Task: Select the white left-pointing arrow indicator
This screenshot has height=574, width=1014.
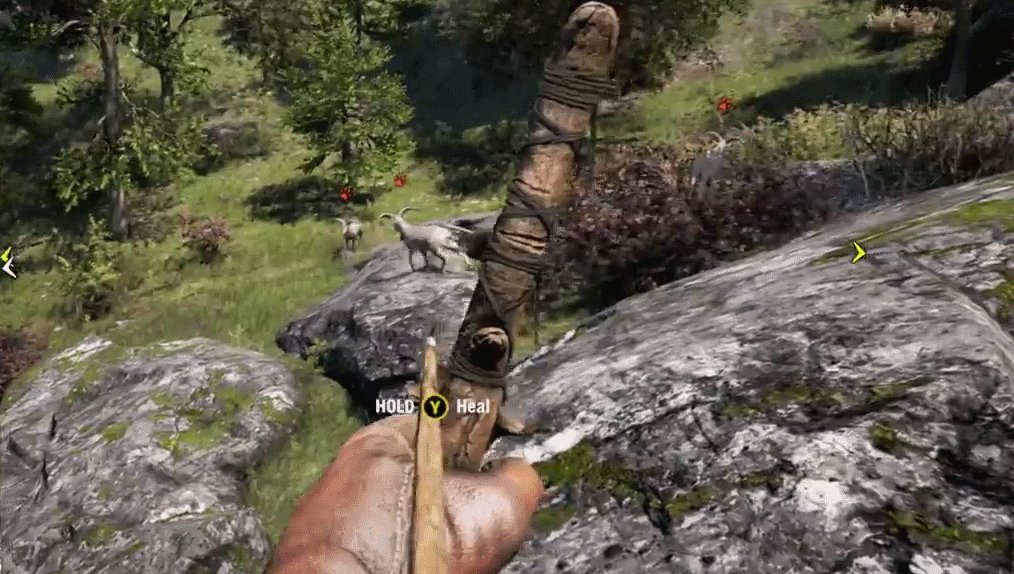Action: coord(8,268)
